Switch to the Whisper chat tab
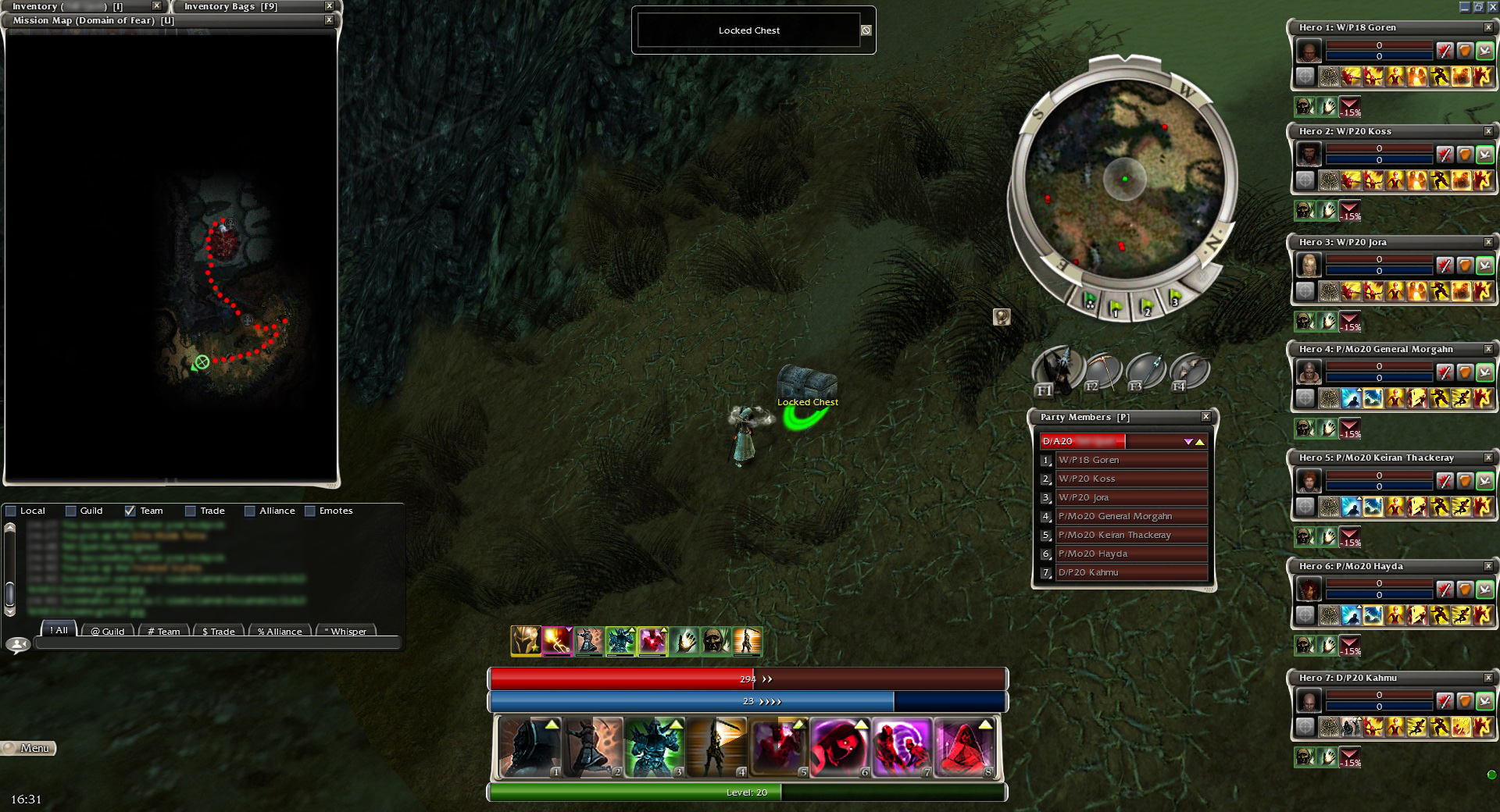This screenshot has width=1500, height=812. [x=345, y=631]
